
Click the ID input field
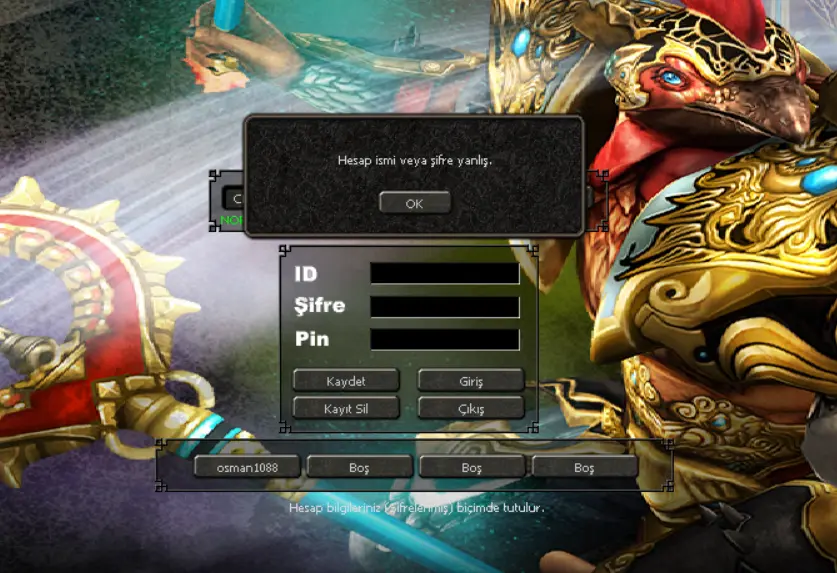click(445, 273)
